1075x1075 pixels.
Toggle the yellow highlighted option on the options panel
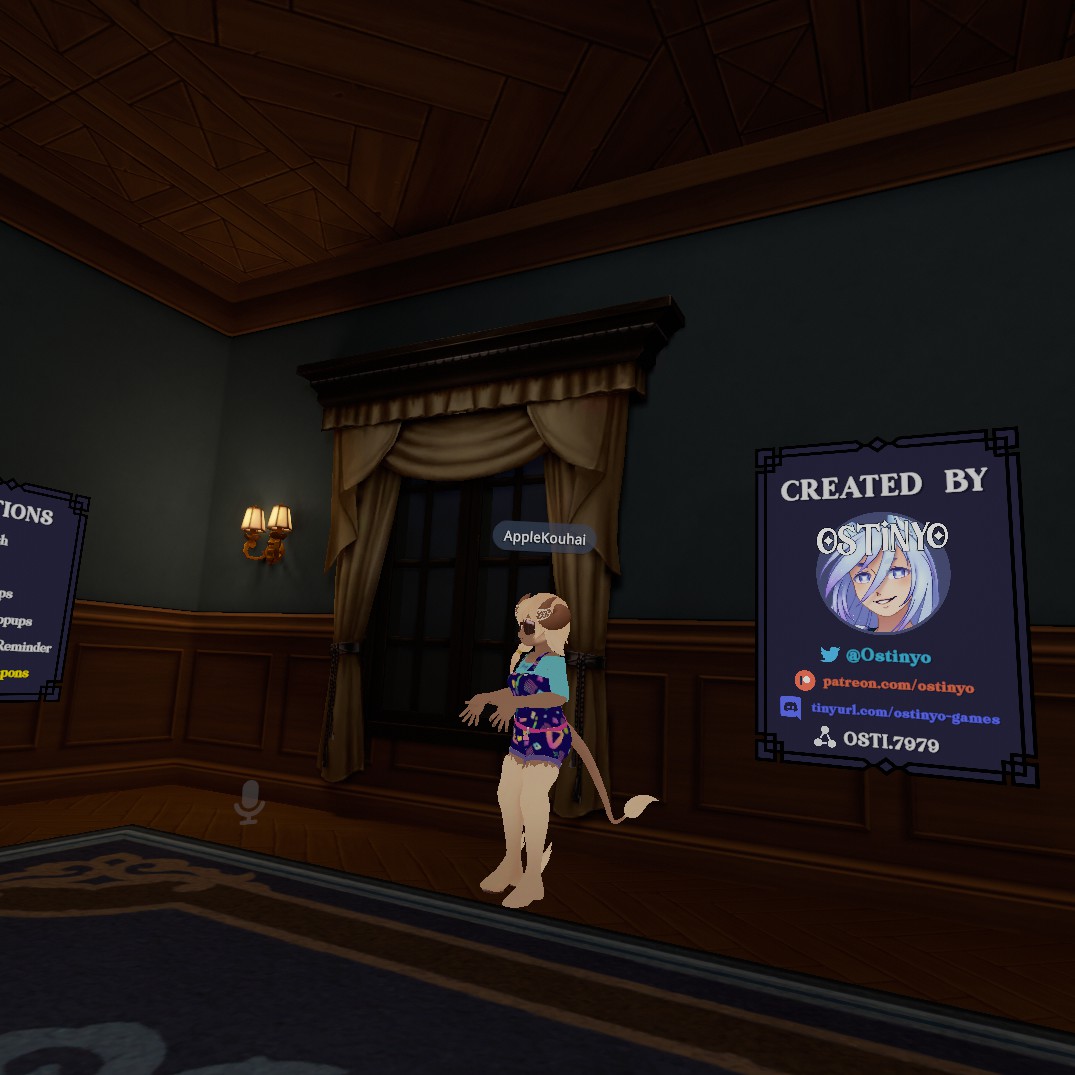coord(14,673)
